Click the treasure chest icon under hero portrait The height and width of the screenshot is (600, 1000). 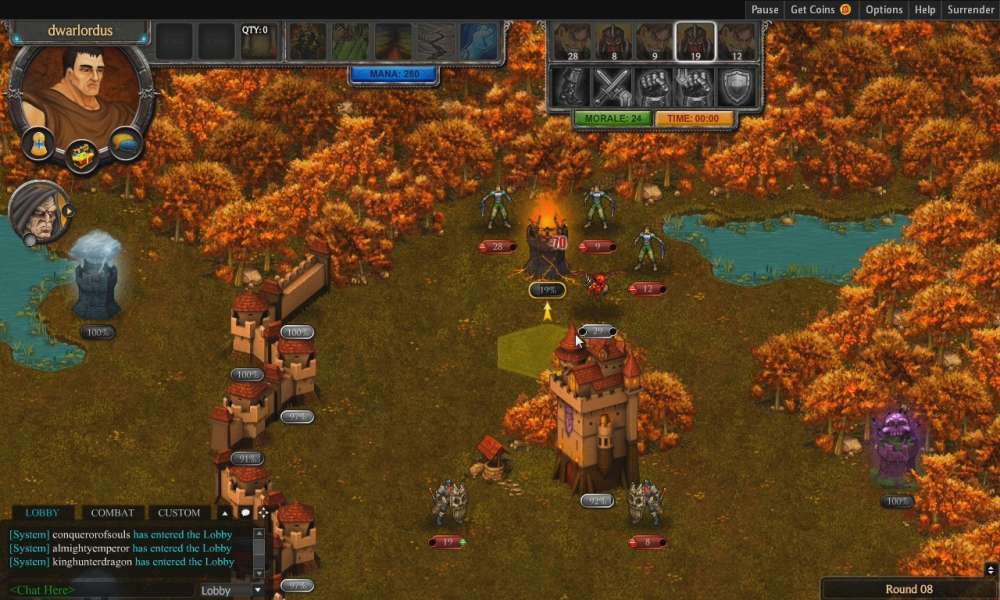[x=82, y=156]
